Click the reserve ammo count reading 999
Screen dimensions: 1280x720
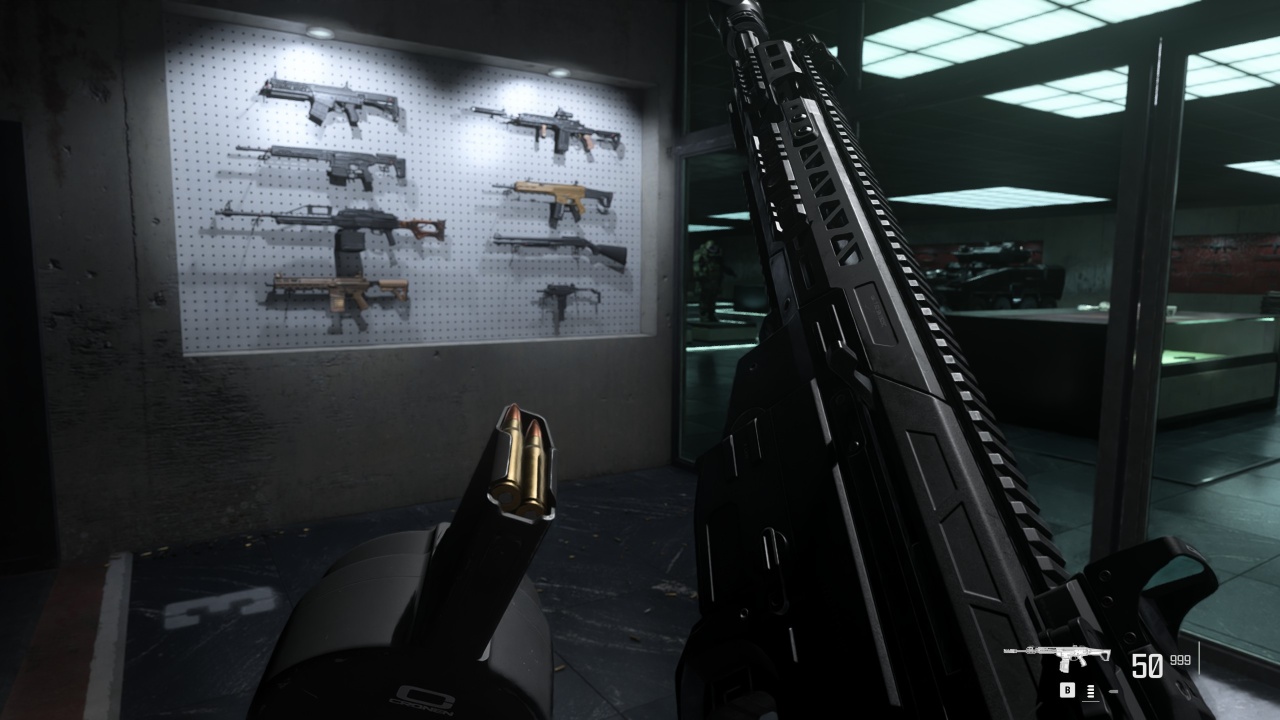coord(1179,660)
